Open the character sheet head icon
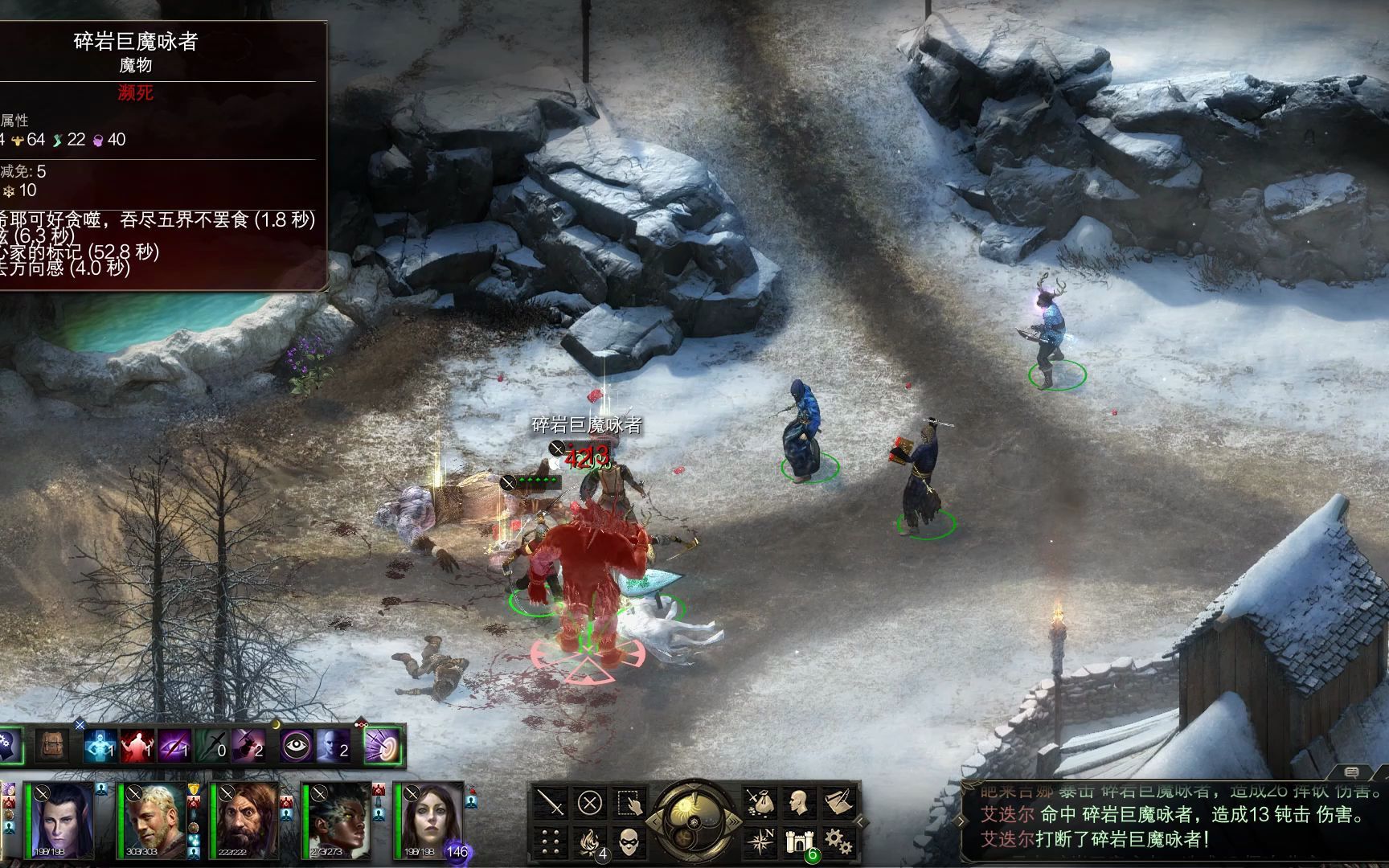 [798, 802]
